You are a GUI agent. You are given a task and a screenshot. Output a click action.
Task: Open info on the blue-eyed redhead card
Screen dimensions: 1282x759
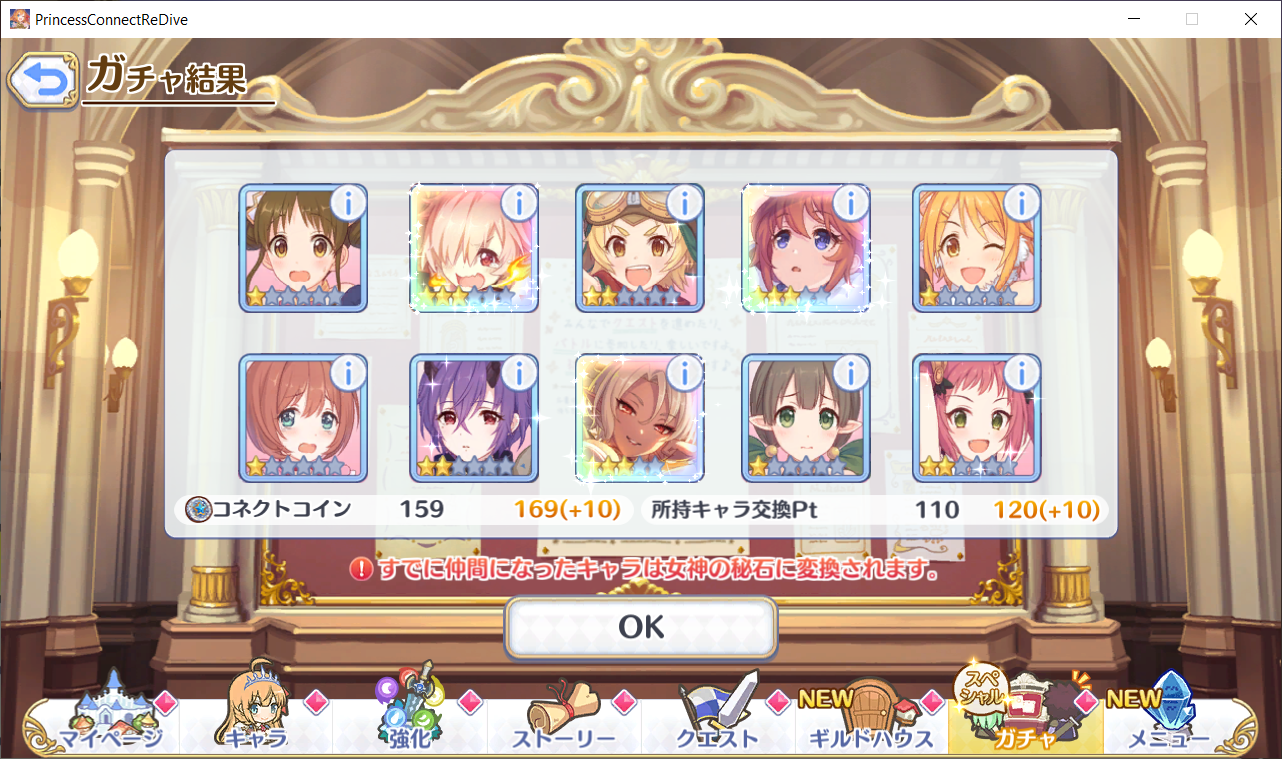pyautogui.click(x=850, y=204)
